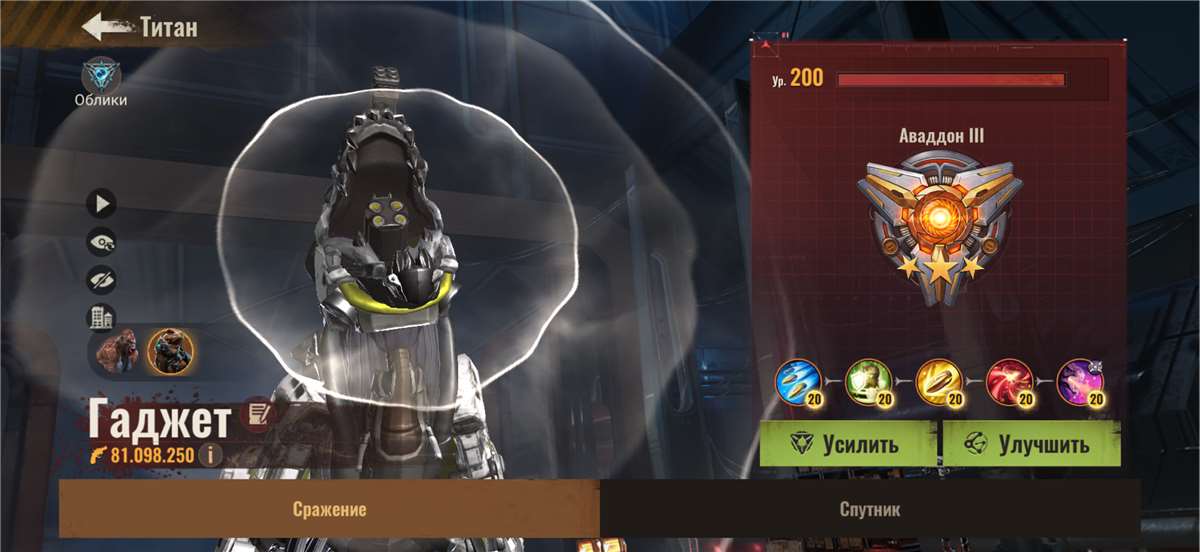
Task: Toggle the crossed-out eye icon
Action: pyautogui.click(x=101, y=280)
